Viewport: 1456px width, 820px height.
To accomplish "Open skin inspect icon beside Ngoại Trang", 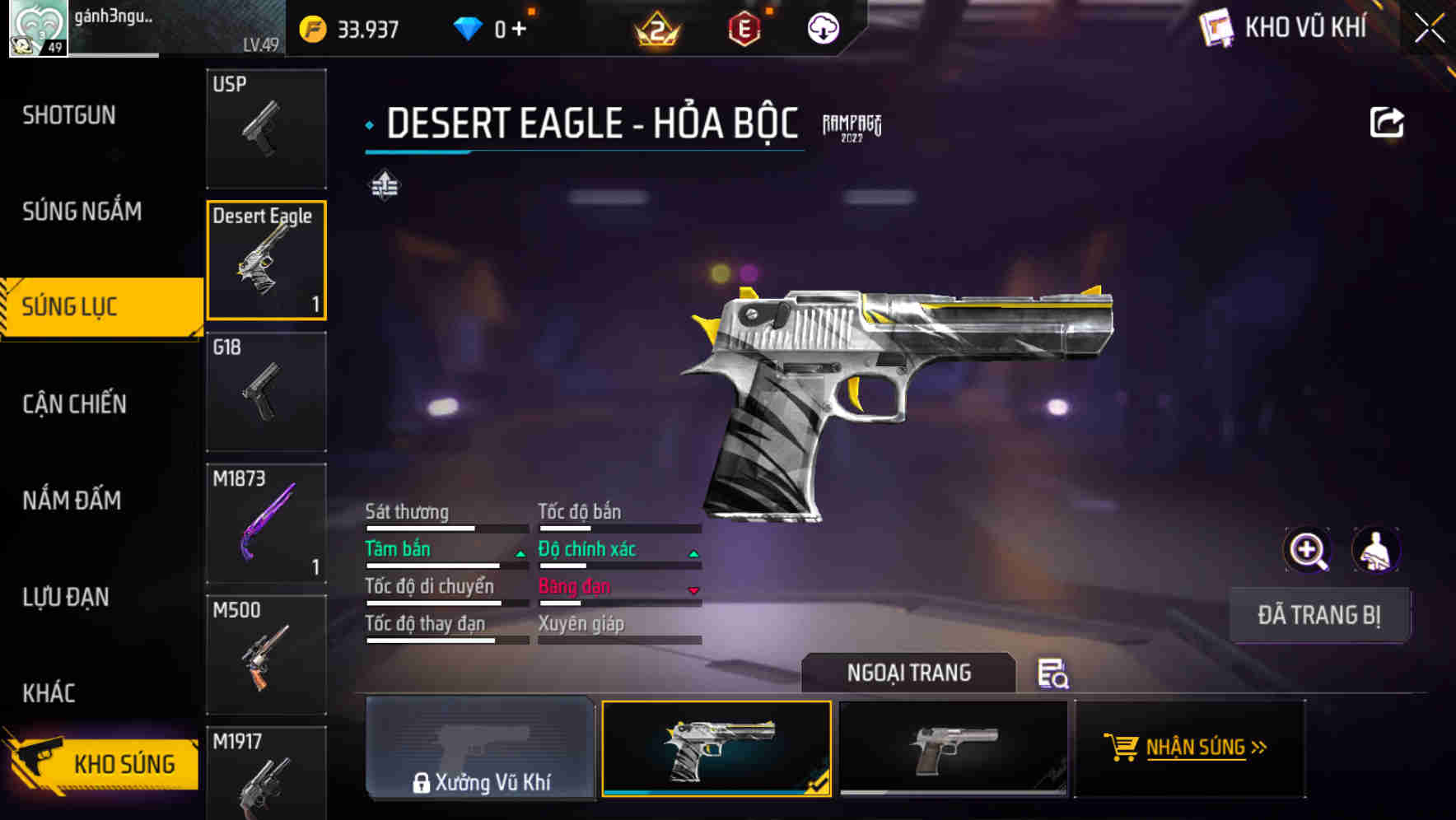I will tap(1052, 675).
